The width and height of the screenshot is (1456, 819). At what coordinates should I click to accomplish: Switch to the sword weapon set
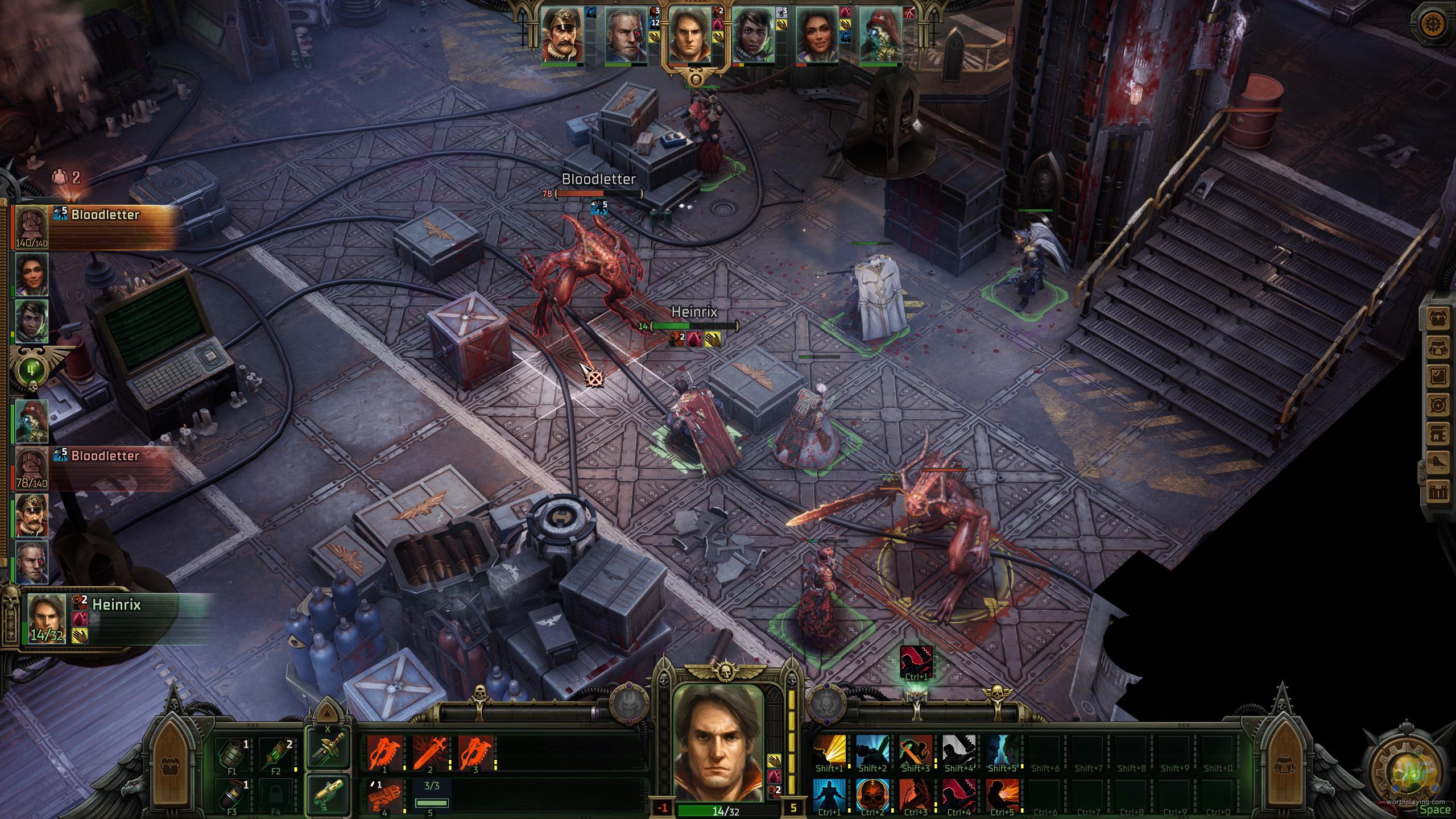[327, 748]
